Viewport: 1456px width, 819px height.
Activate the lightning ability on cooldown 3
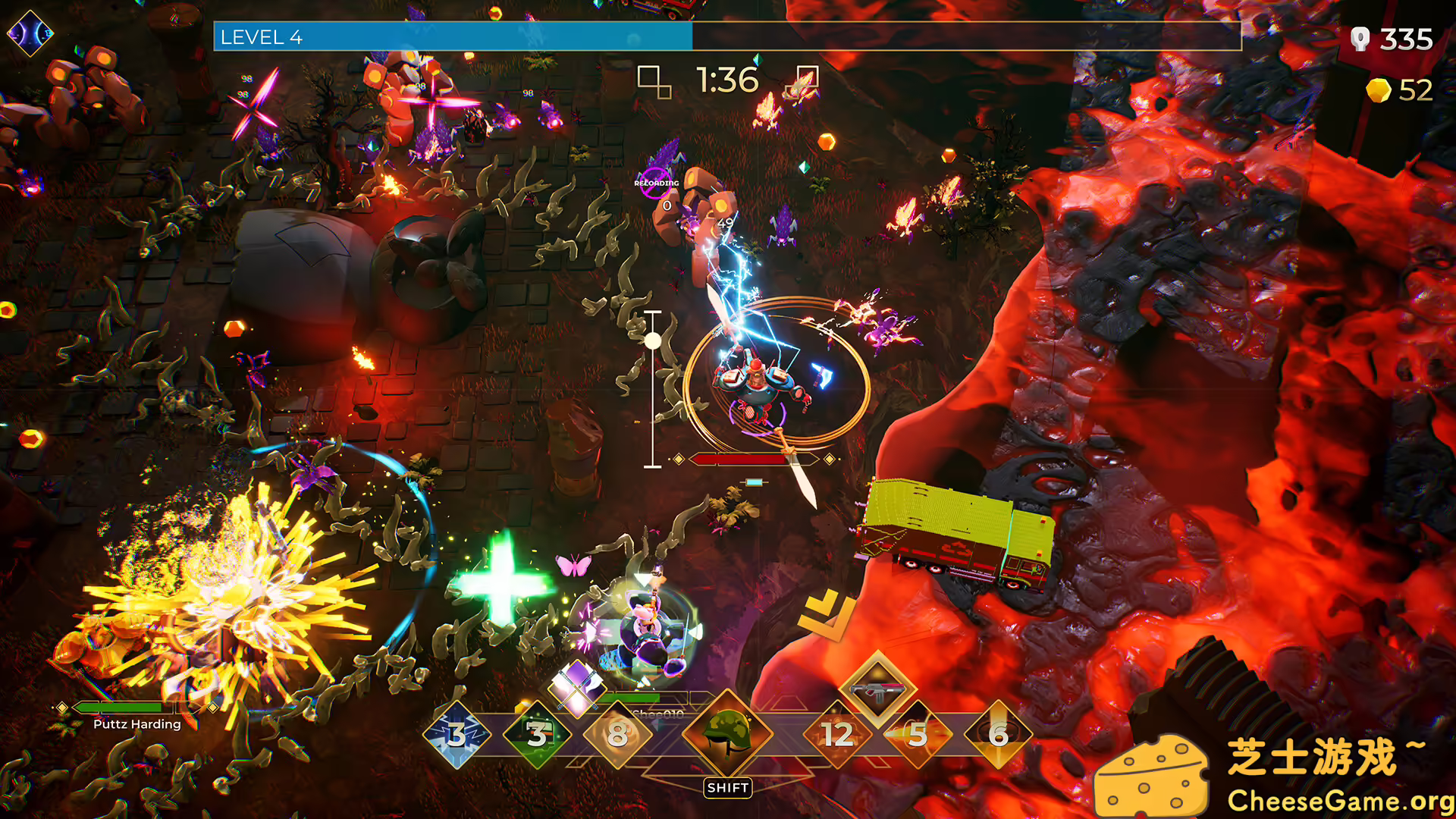[x=457, y=734]
